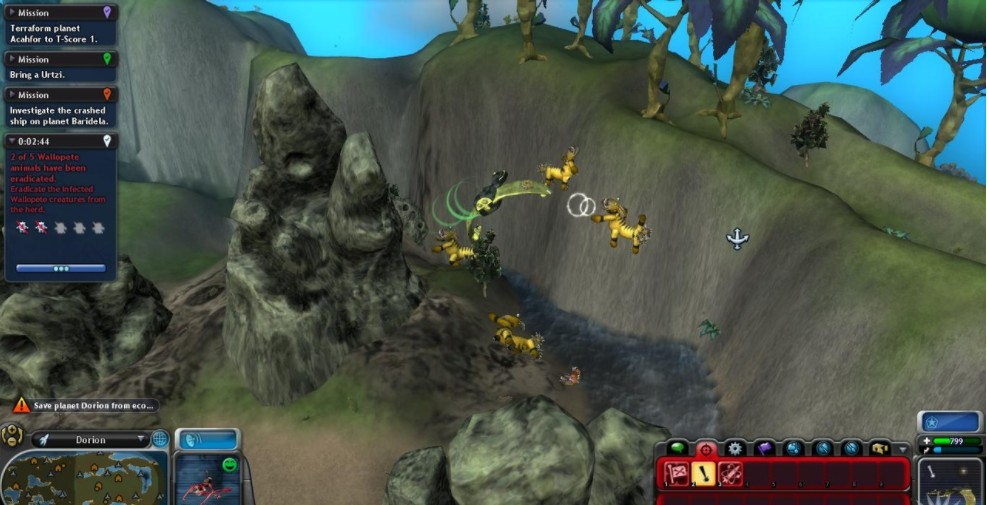
Task: Open the gear tools tab
Action: (735, 449)
